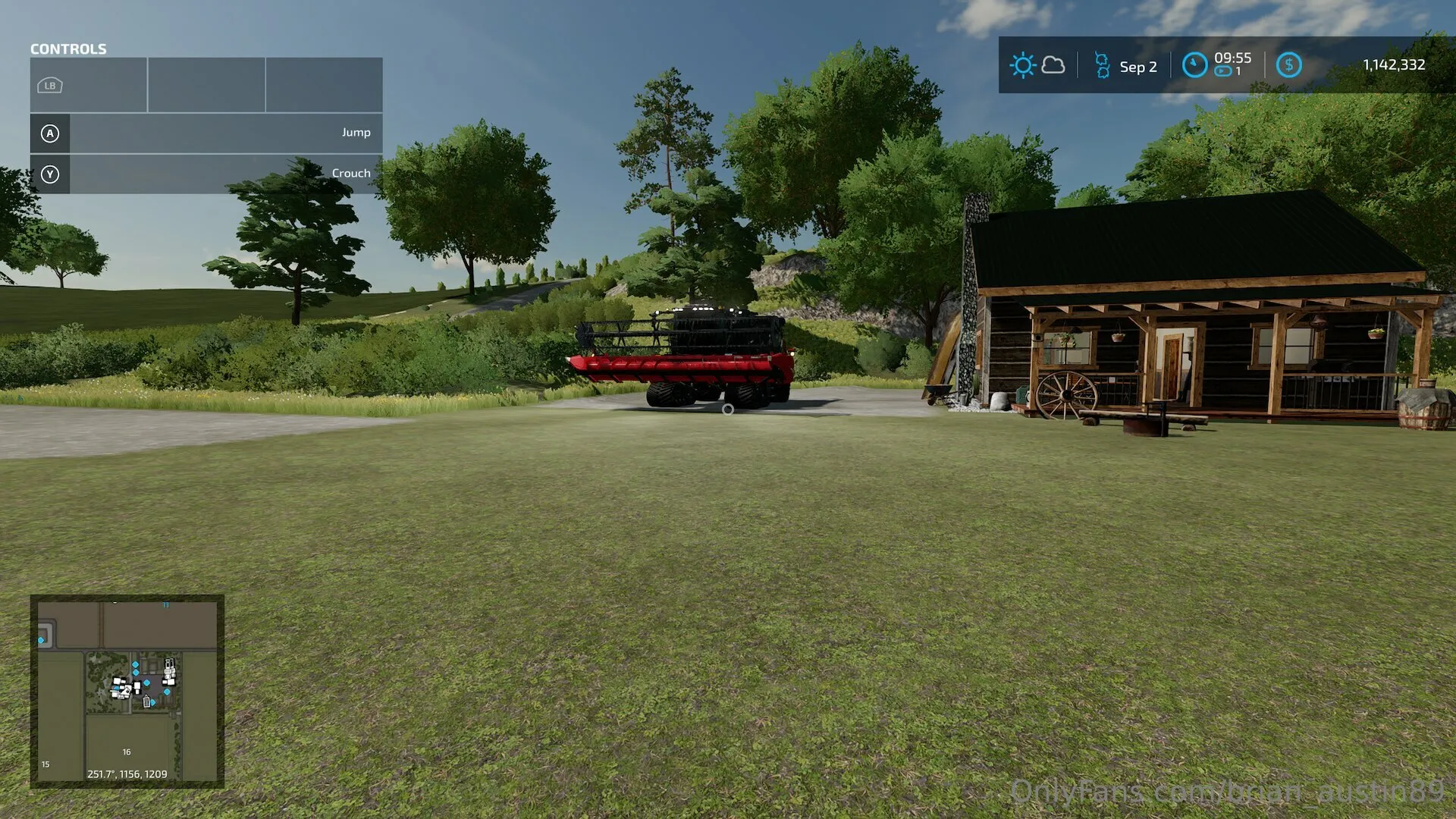The height and width of the screenshot is (819, 1456).
Task: Click the dollar money icon
Action: [1288, 65]
